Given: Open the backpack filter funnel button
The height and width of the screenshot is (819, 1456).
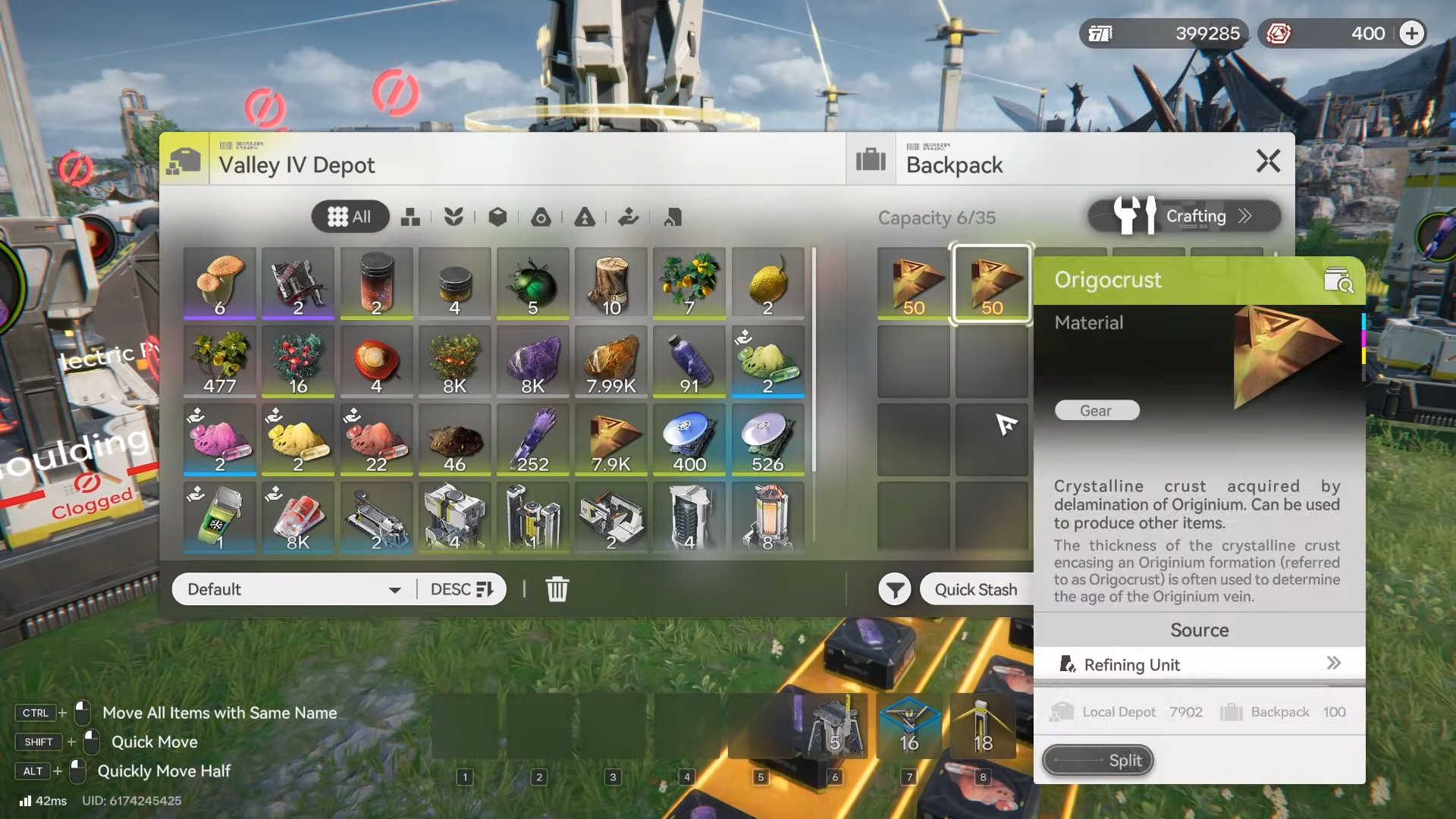Looking at the screenshot, I should point(895,589).
